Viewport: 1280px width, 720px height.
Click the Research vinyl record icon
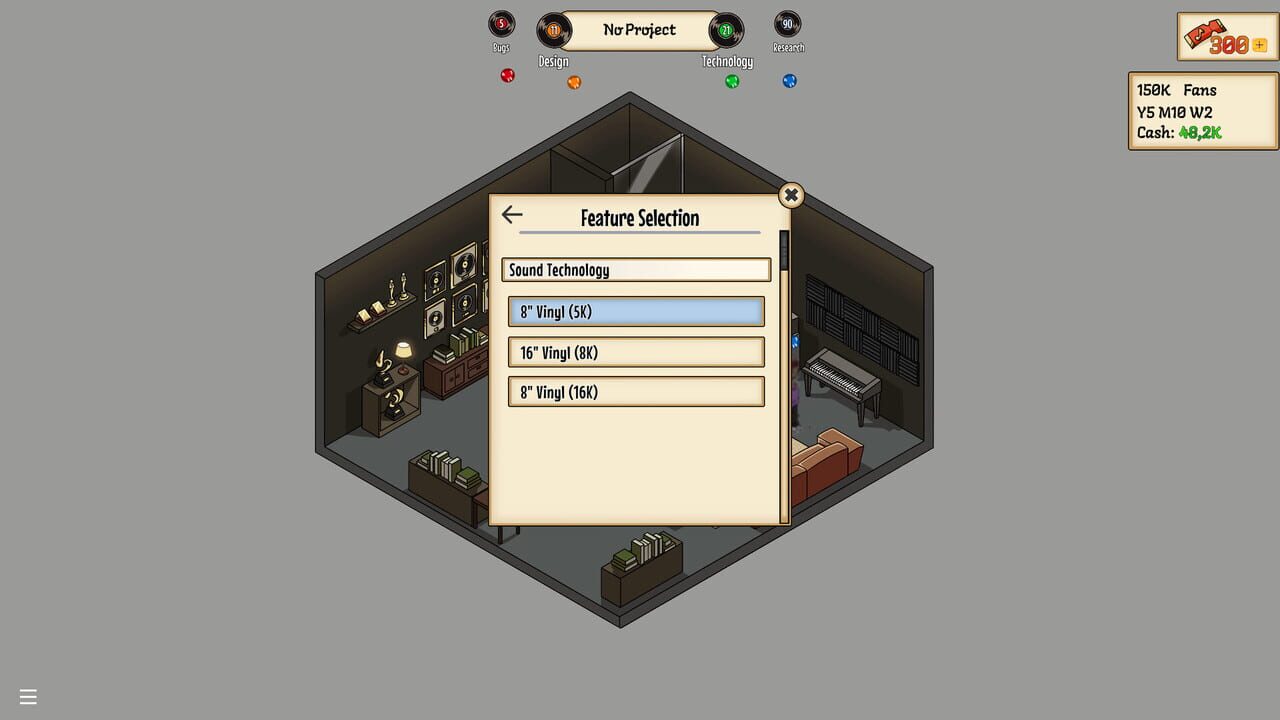[788, 25]
